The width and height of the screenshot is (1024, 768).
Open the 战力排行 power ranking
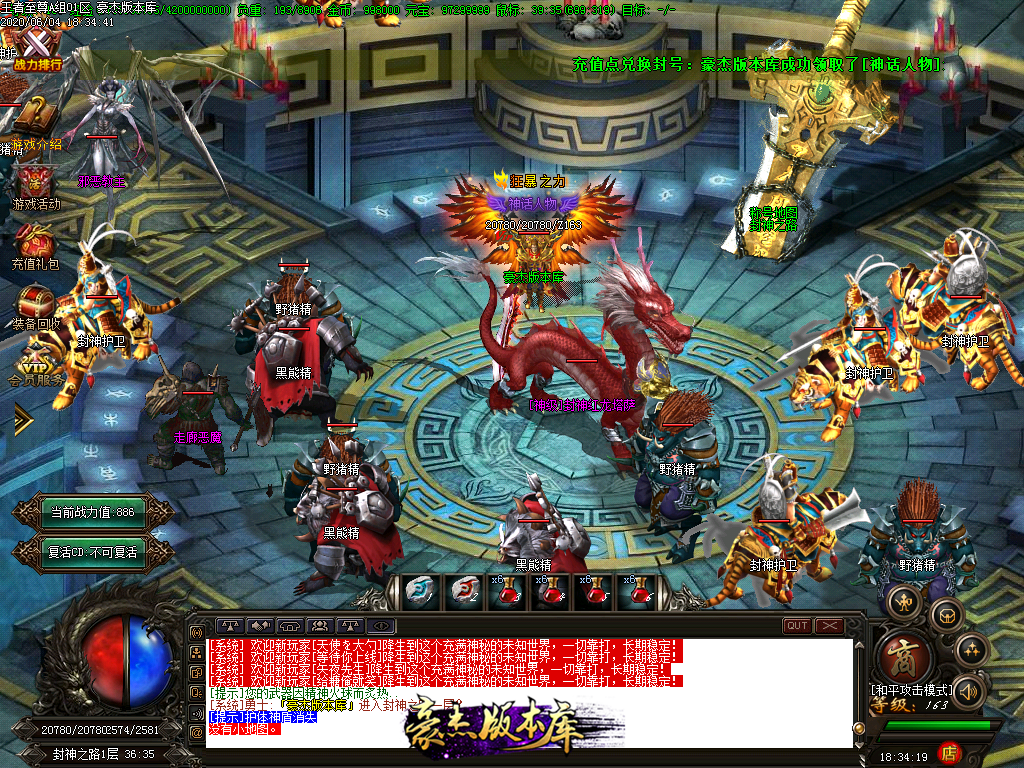click(37, 50)
